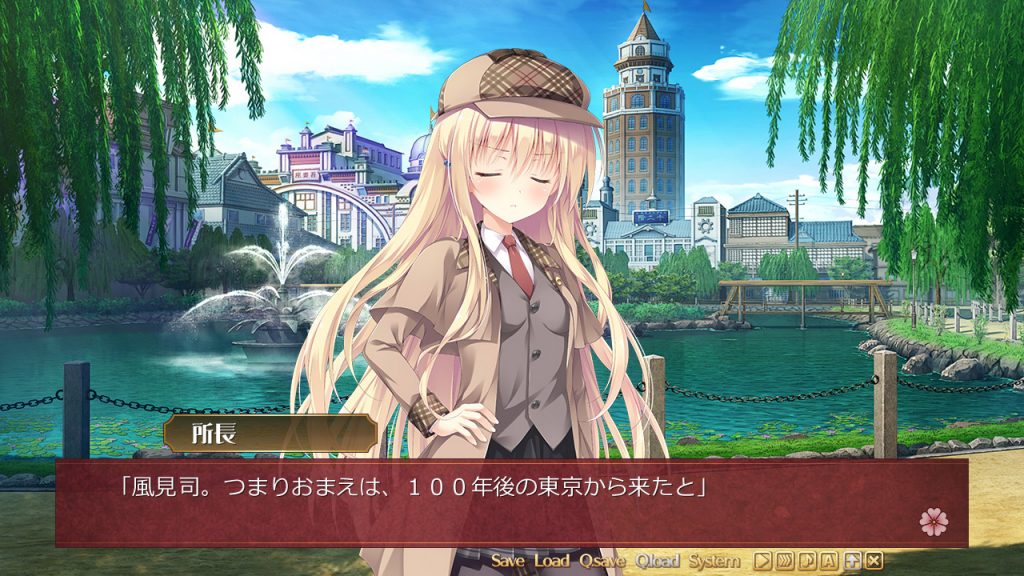Open the Load menu
1024x576 pixels.
[551, 561]
